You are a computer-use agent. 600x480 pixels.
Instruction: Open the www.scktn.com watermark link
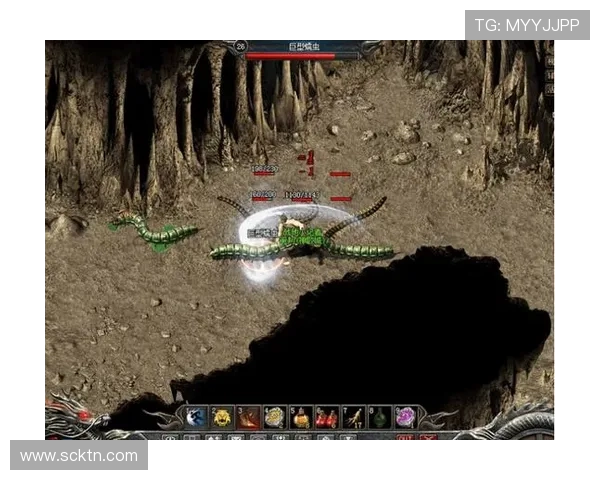click(x=79, y=455)
